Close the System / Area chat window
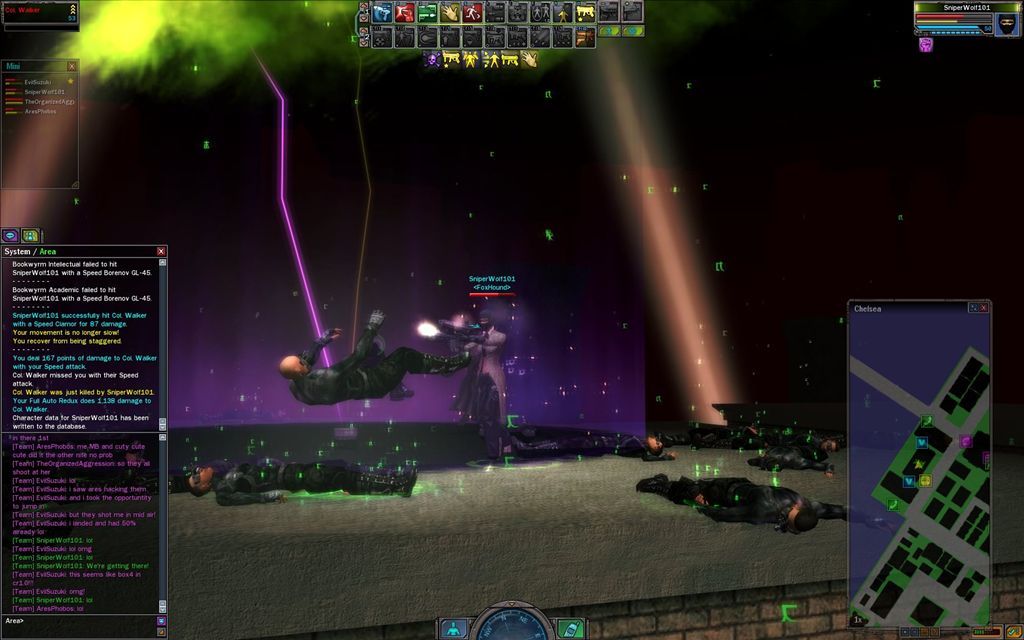Image resolution: width=1024 pixels, height=640 pixels. point(161,251)
